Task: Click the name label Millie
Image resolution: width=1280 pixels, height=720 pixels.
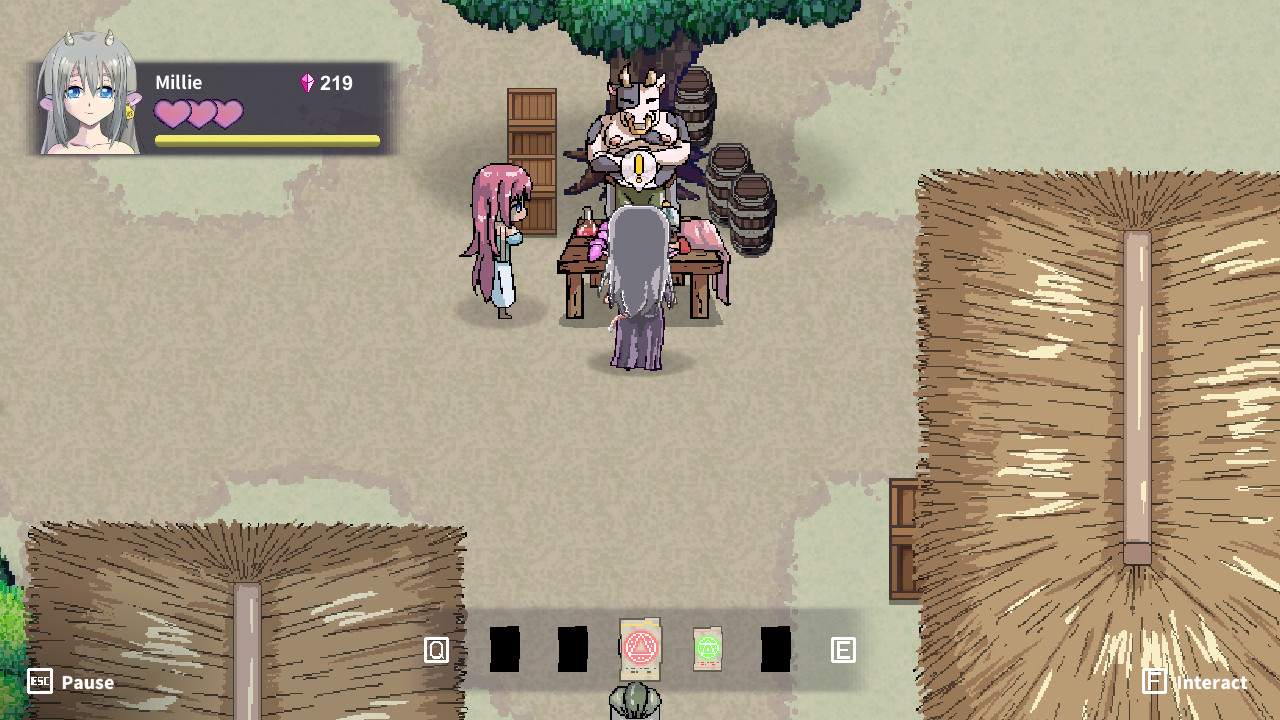Action: pos(178,83)
